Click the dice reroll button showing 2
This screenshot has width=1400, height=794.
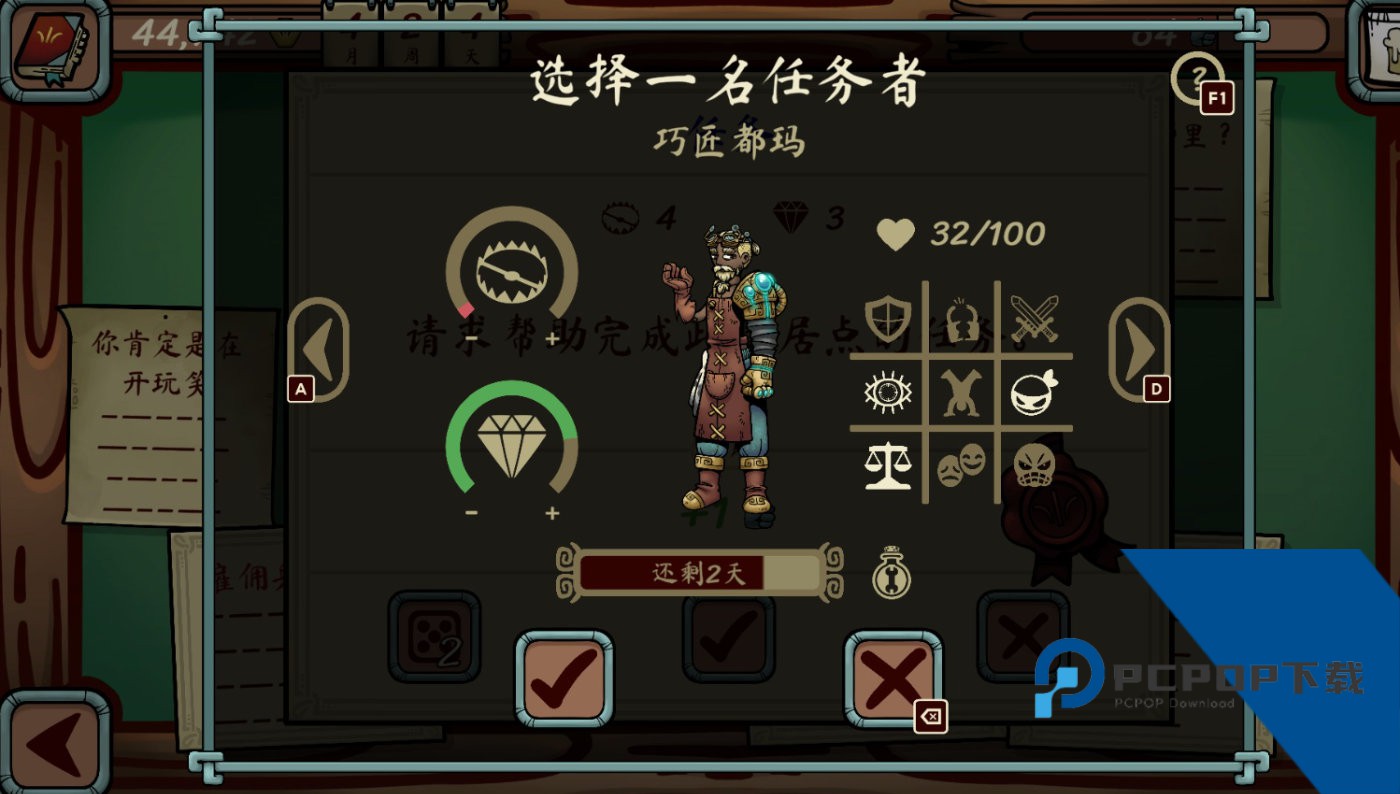pos(435,637)
